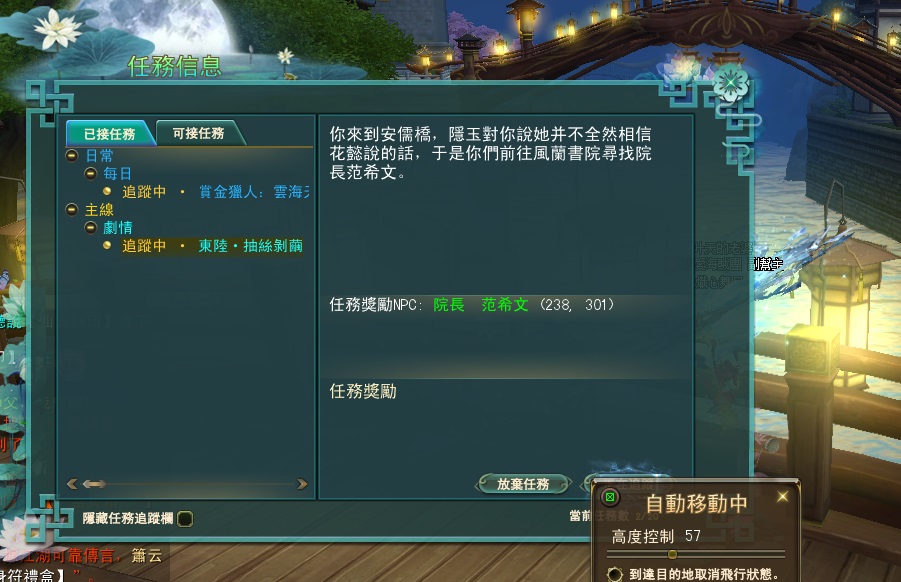
Task: Click the 高度控制 slider handle
Action: coord(672,553)
